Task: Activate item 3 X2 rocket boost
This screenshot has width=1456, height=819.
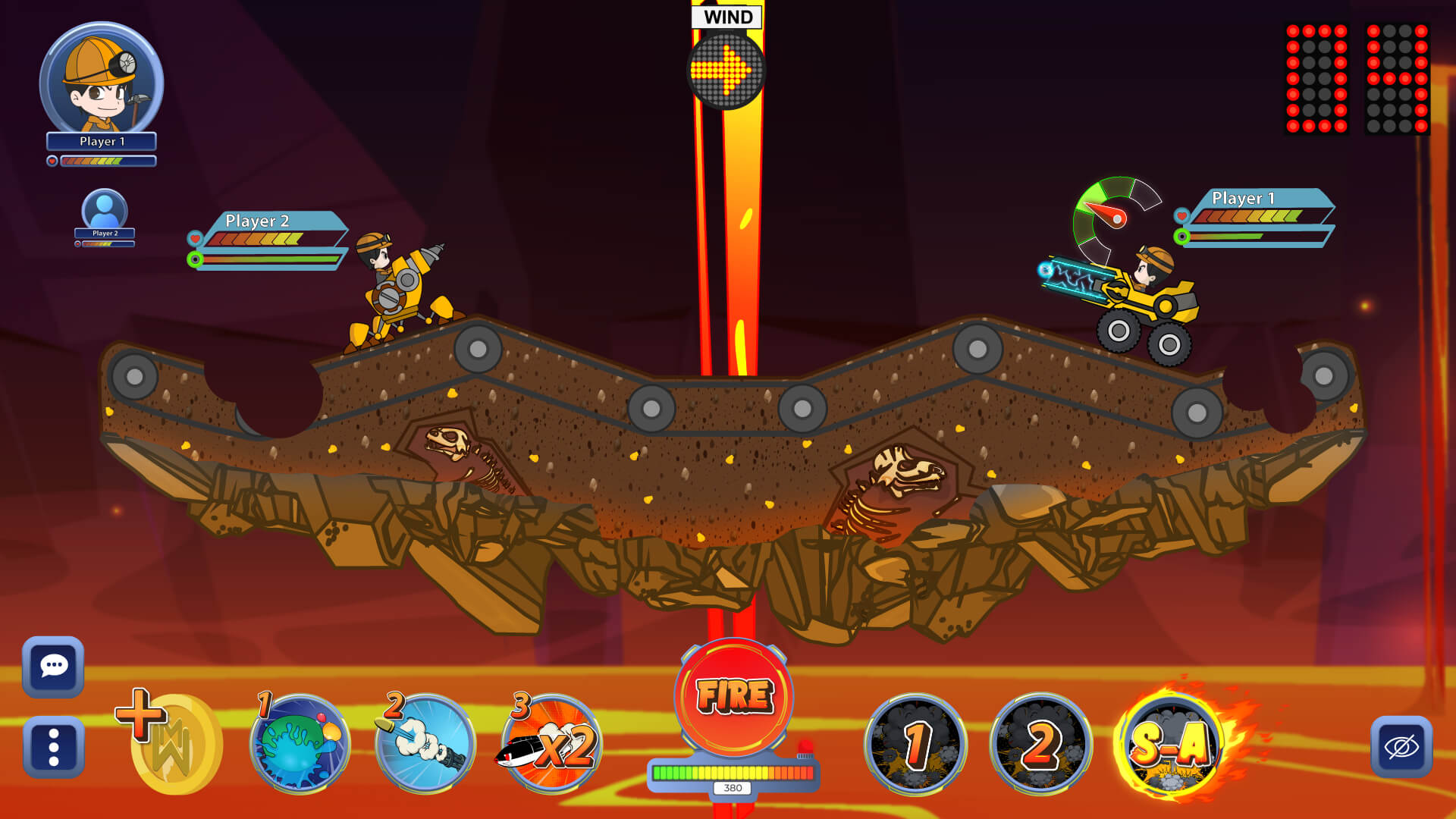Action: click(x=551, y=743)
